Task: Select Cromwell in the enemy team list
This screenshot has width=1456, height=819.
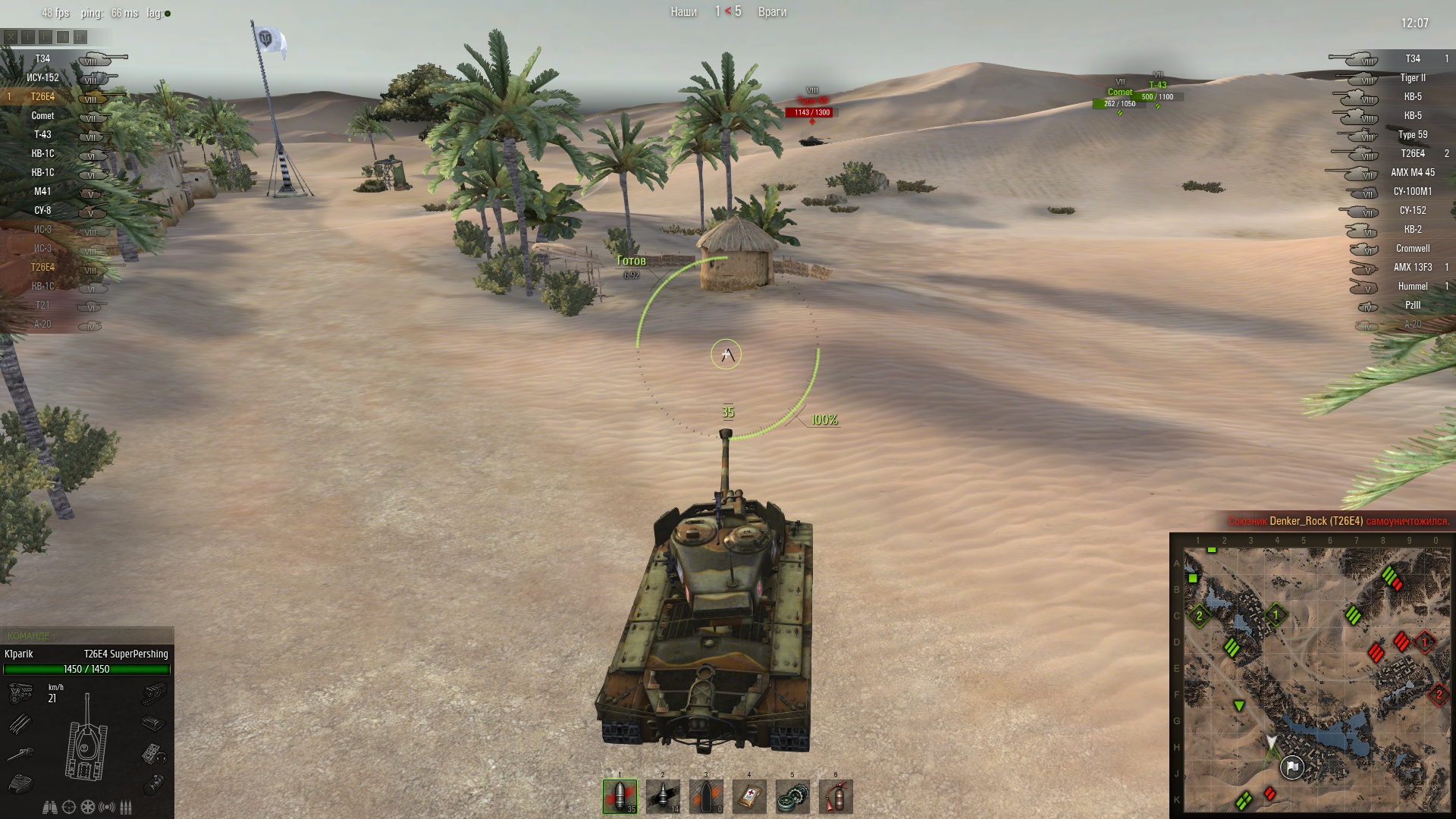Action: coord(1412,248)
